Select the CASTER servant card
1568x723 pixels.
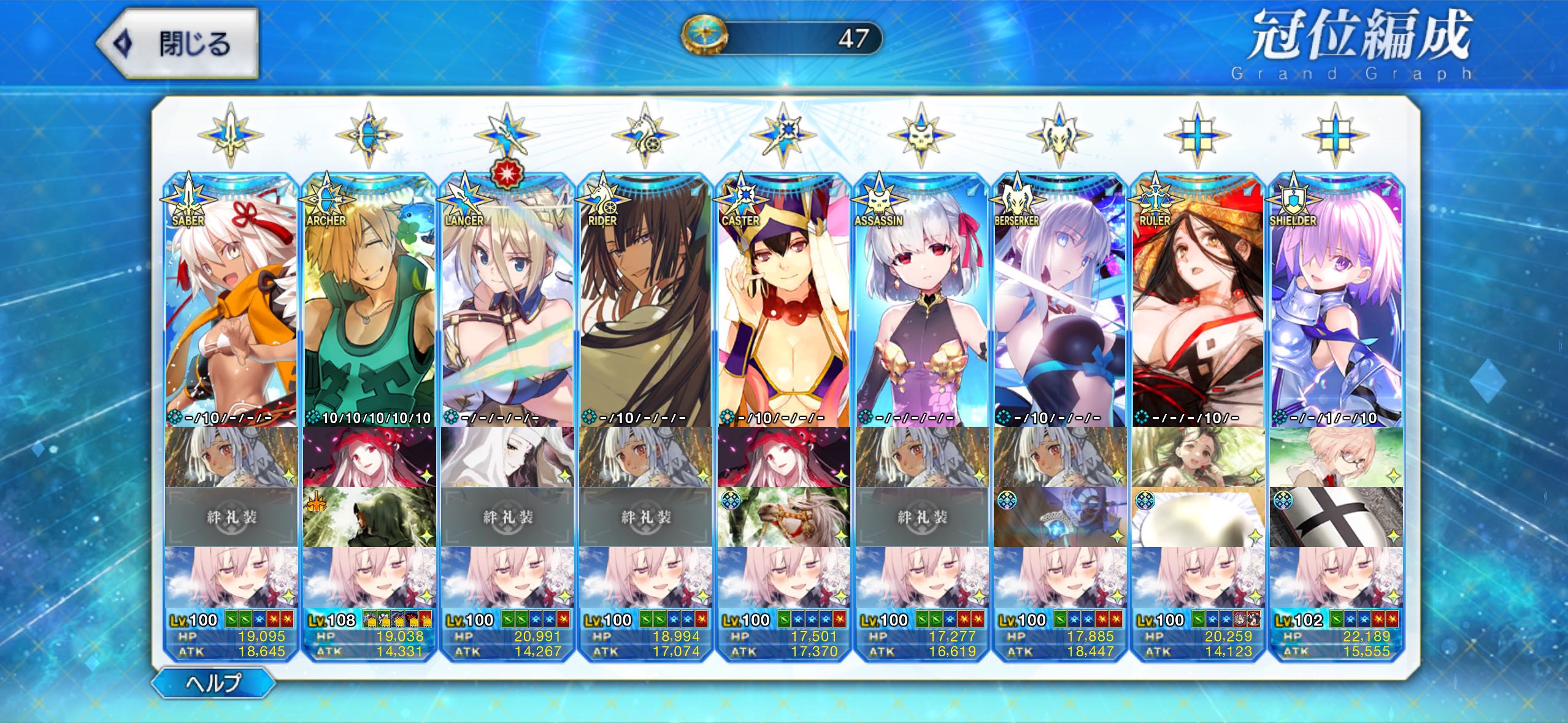(x=783, y=300)
